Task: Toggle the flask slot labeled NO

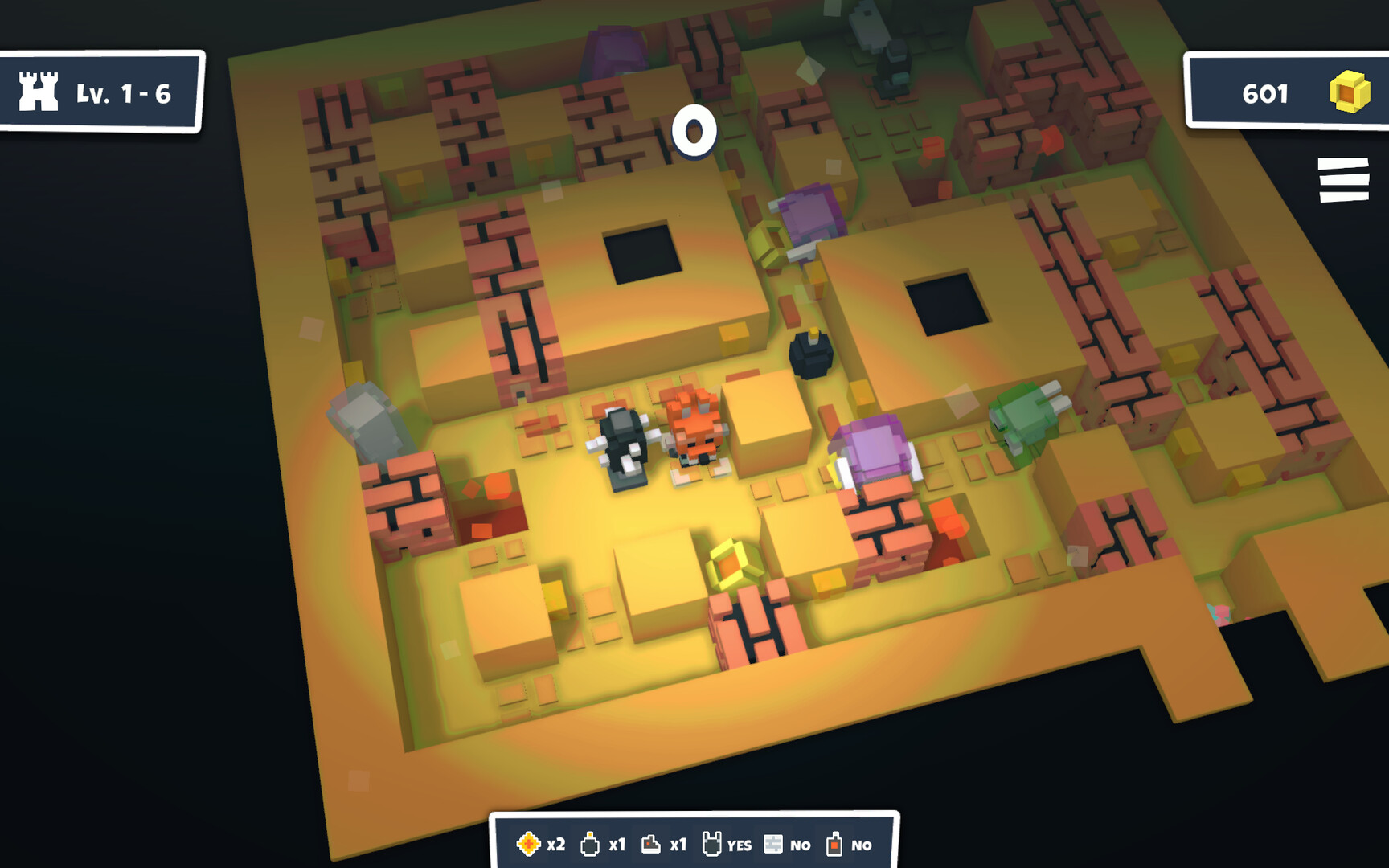Action: point(834,845)
